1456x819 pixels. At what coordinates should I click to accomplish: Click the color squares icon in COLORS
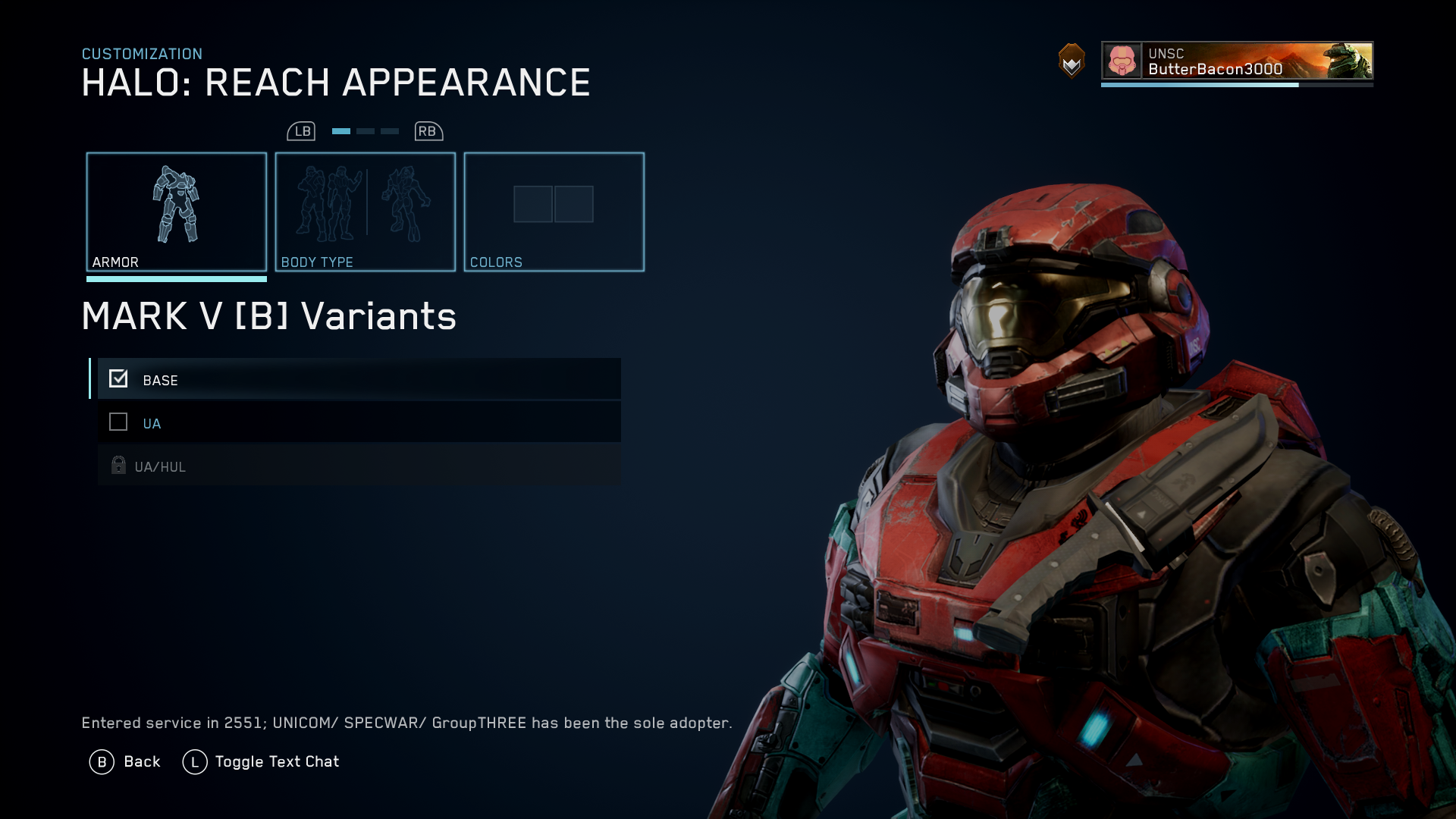coord(553,204)
